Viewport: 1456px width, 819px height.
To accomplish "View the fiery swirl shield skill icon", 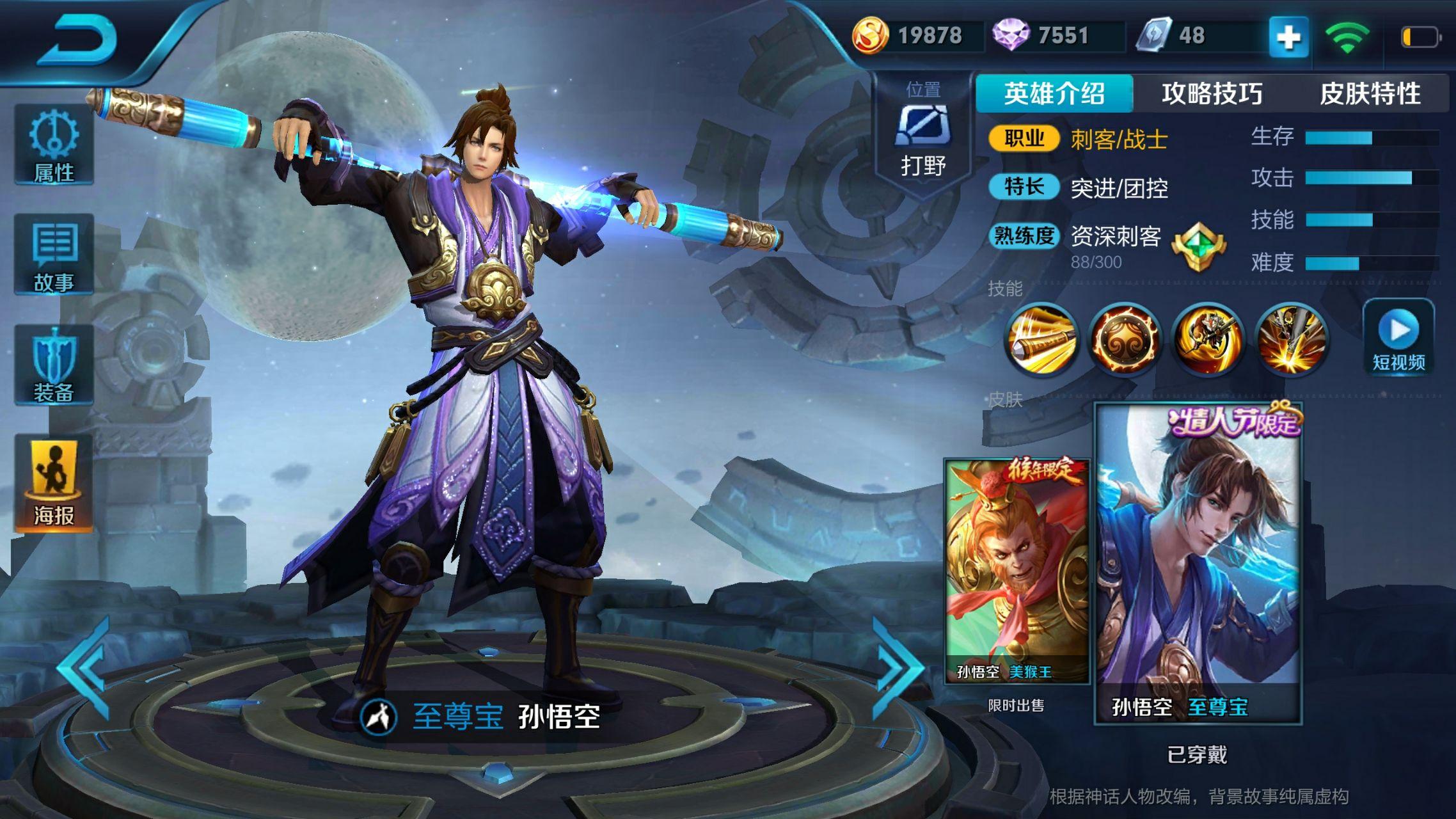I will tap(1124, 339).
